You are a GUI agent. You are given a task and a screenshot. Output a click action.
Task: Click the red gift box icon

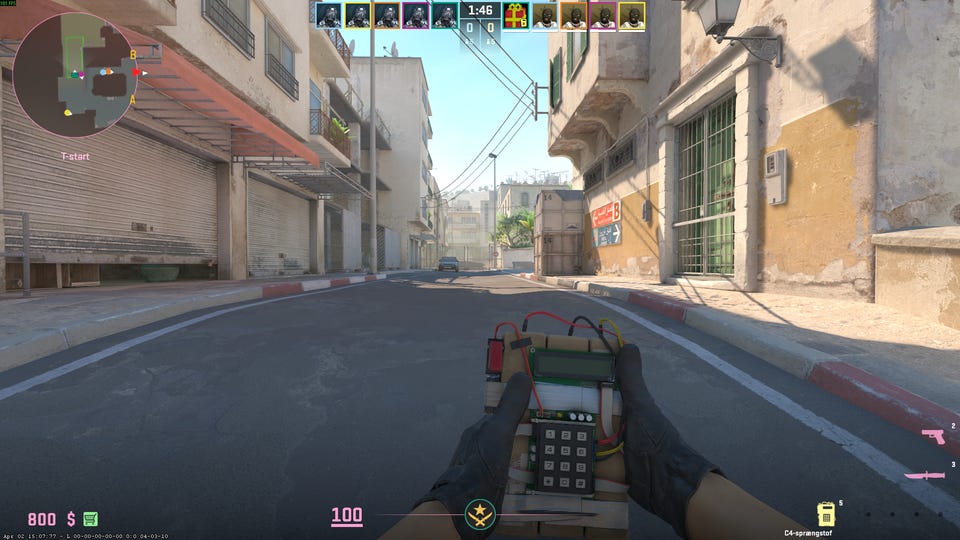(515, 15)
